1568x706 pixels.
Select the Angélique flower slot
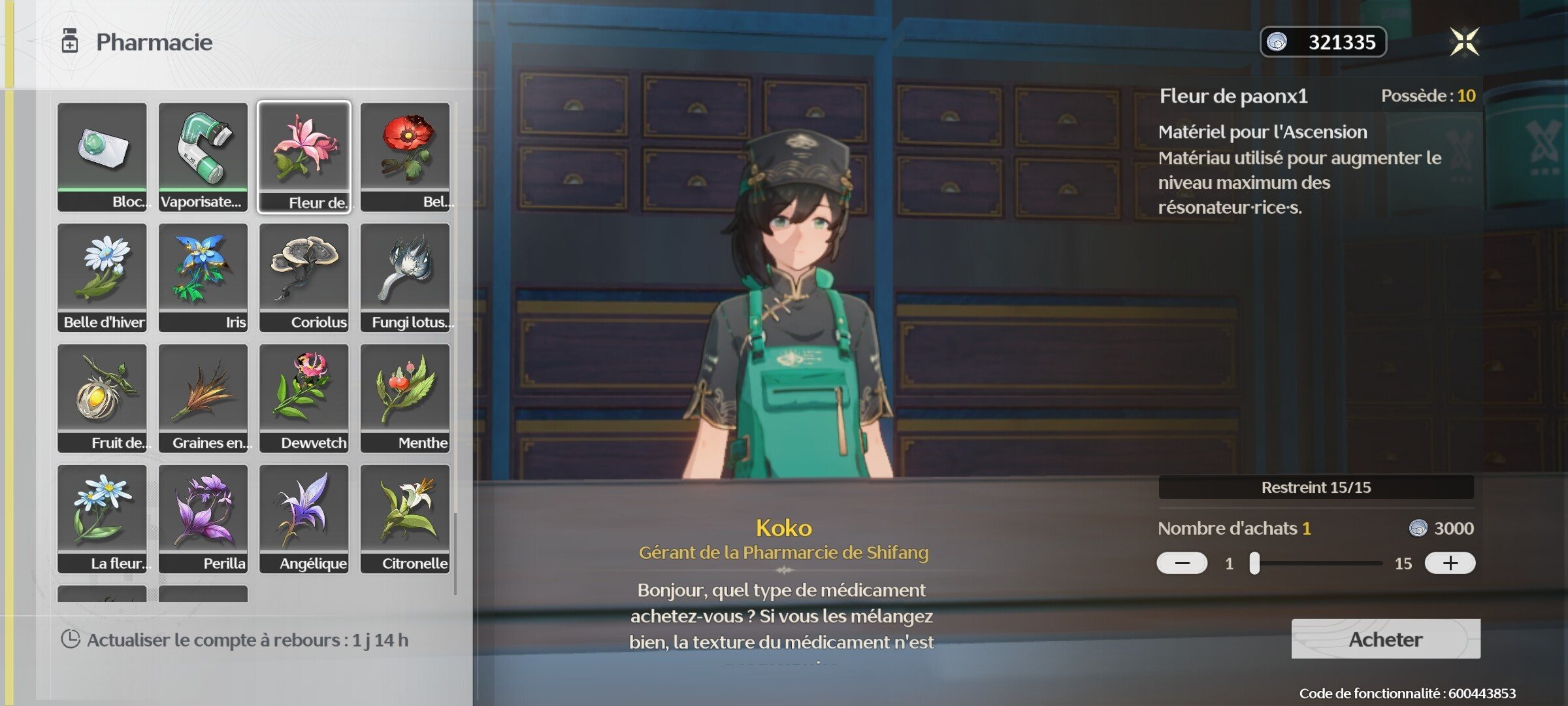[304, 518]
